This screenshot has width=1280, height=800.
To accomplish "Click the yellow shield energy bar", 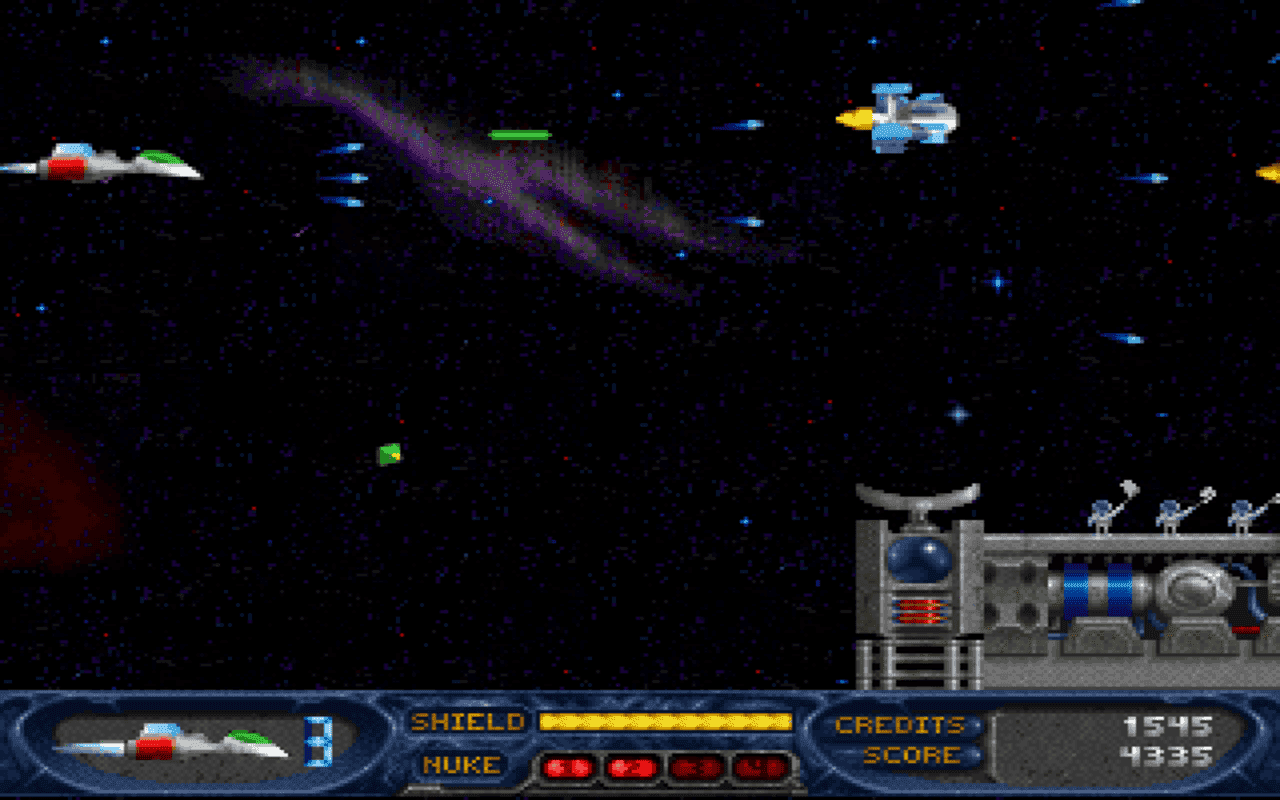I will pyautogui.click(x=665, y=721).
